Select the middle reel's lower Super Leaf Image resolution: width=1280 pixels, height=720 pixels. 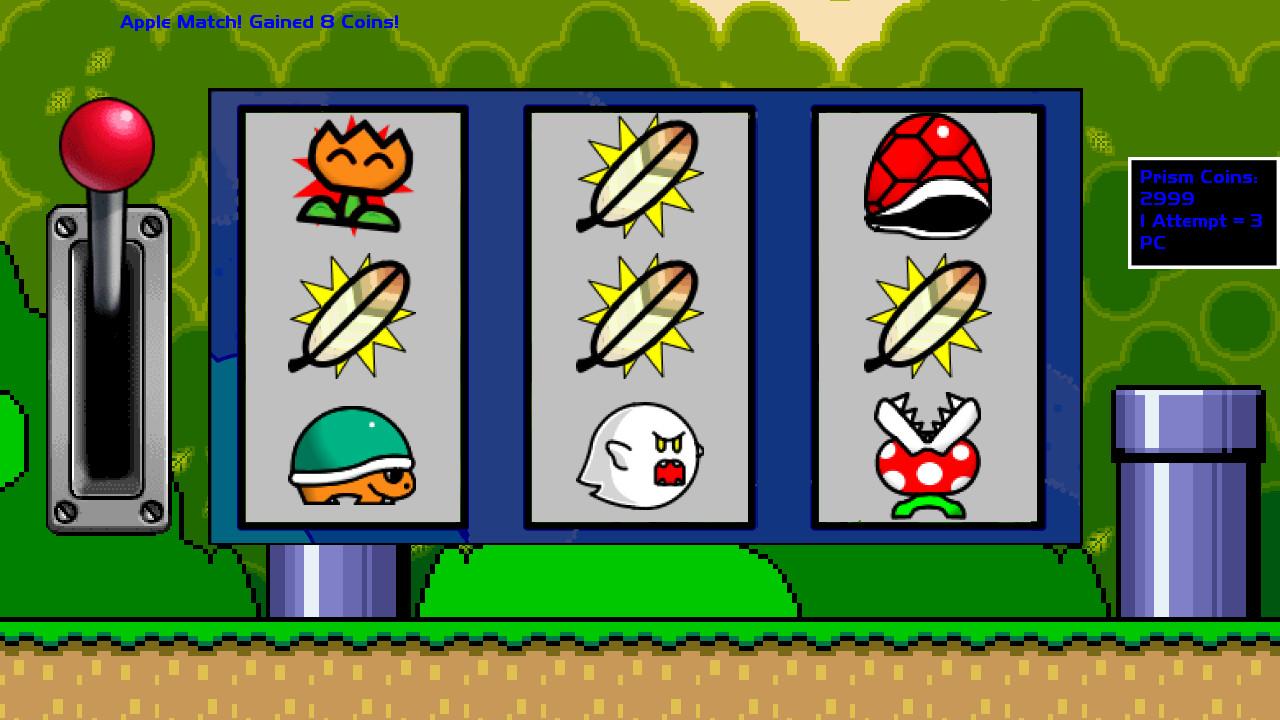[640, 315]
